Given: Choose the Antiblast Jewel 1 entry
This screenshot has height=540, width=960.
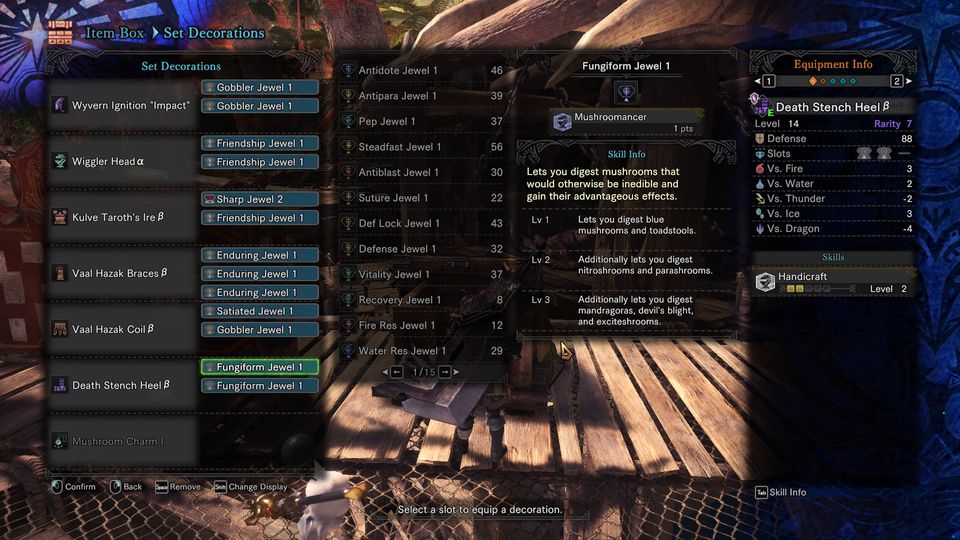Looking at the screenshot, I should tap(422, 173).
